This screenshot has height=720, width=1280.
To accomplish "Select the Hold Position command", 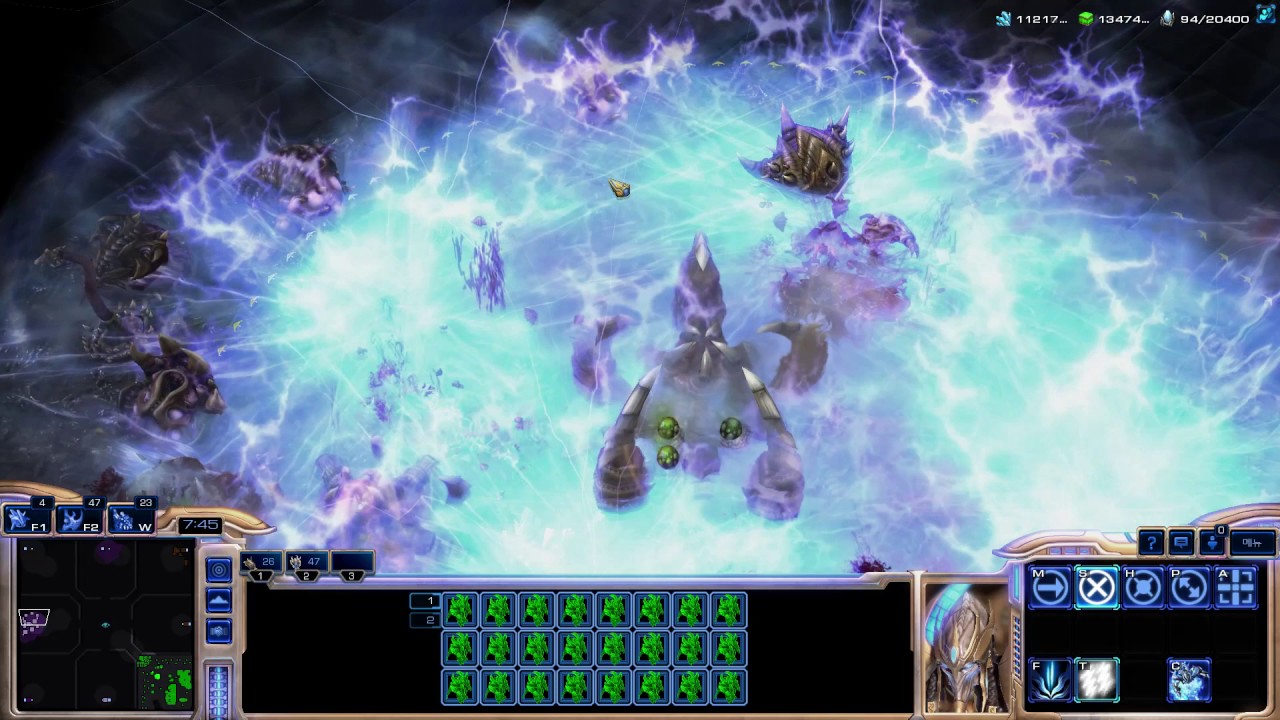I will pos(1142,588).
